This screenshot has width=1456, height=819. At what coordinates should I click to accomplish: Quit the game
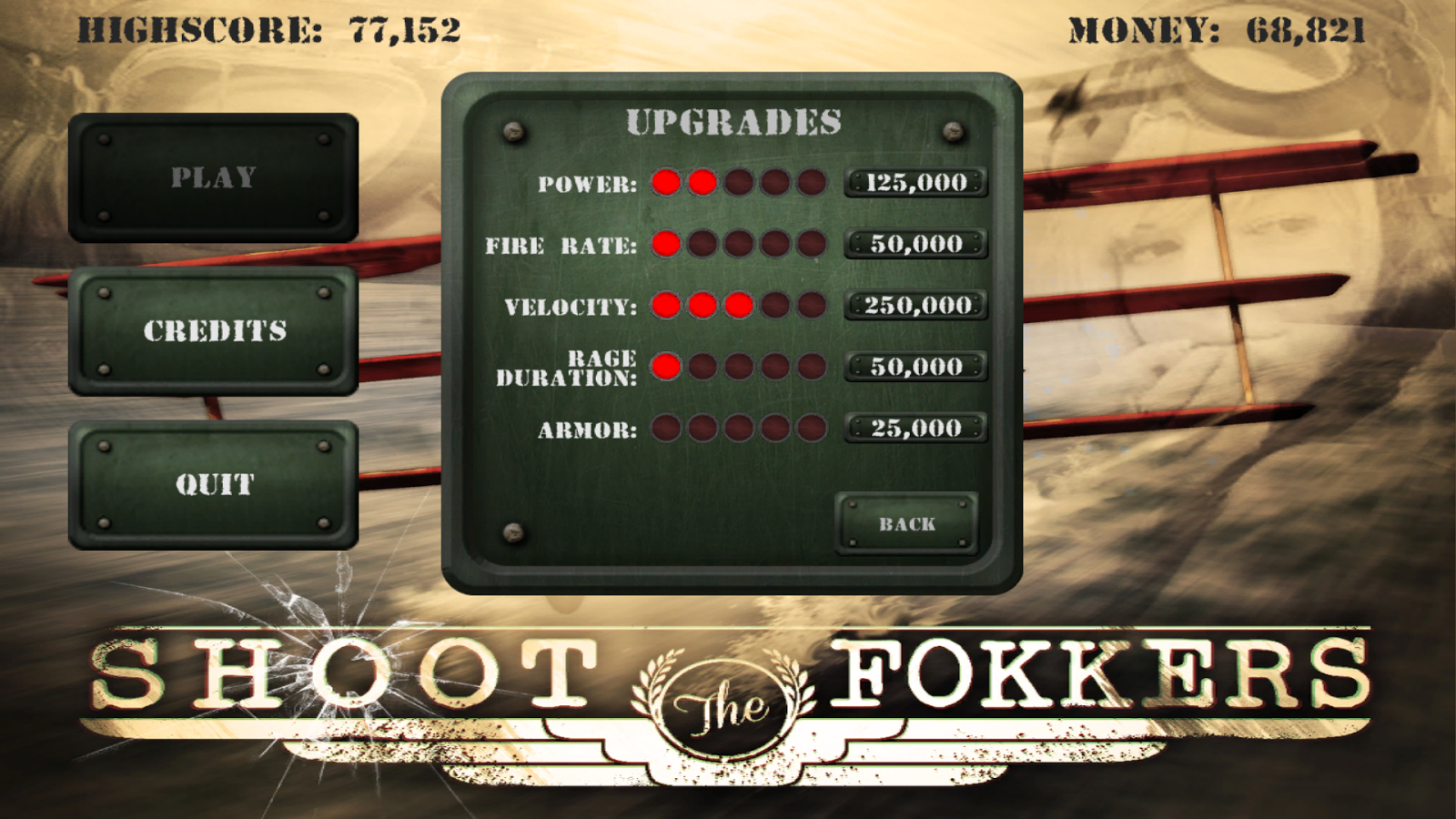(216, 485)
